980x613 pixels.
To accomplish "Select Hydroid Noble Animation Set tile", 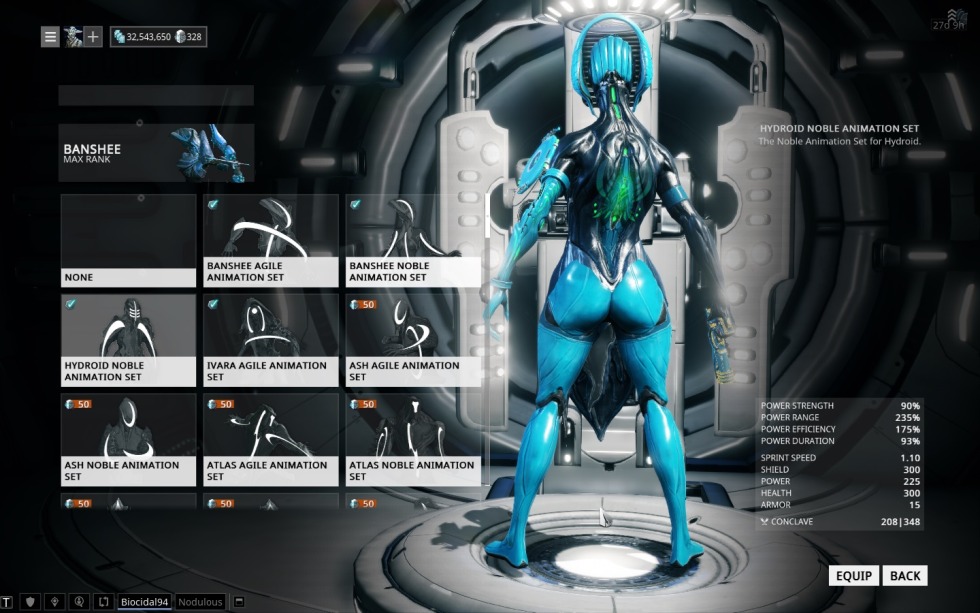I will 128,340.
